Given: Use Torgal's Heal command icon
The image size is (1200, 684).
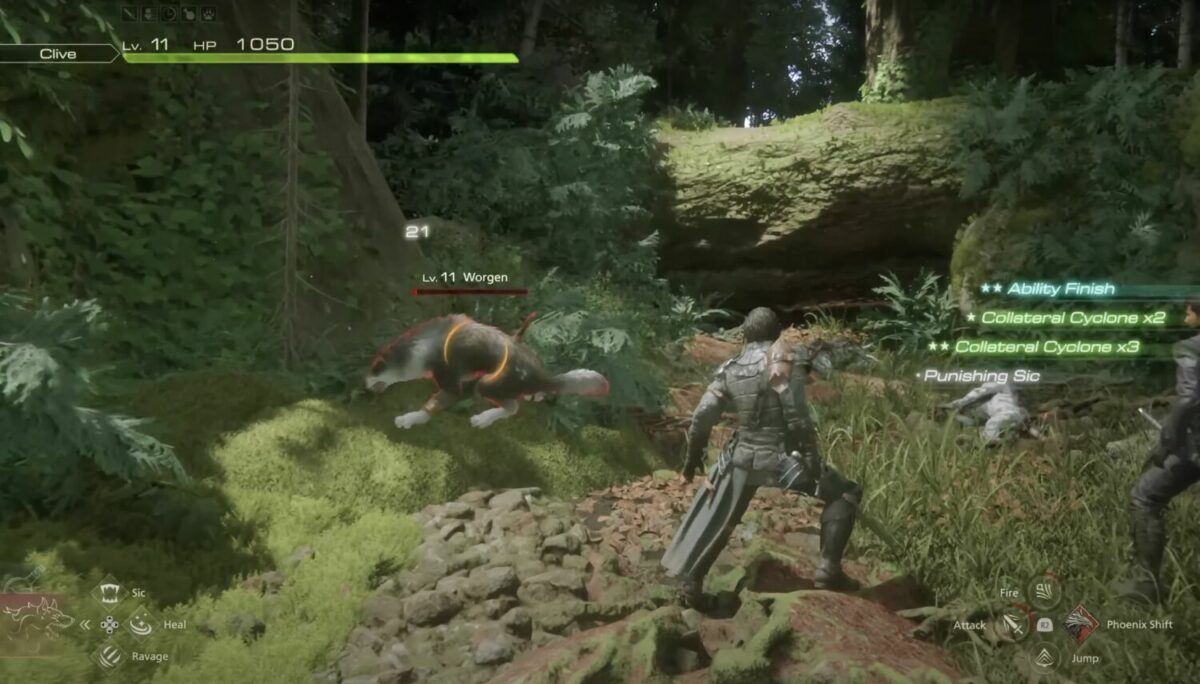Looking at the screenshot, I should pos(140,624).
